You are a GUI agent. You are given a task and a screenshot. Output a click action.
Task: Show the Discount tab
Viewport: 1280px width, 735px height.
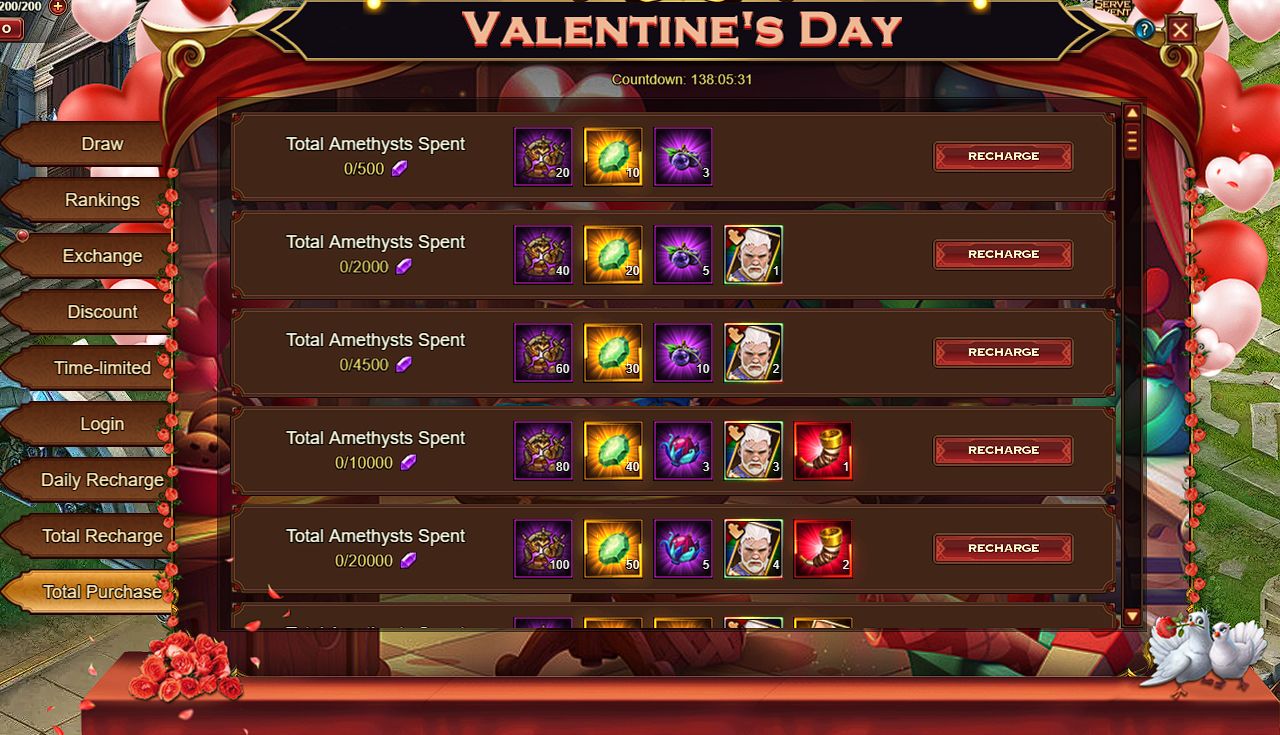[x=101, y=312]
